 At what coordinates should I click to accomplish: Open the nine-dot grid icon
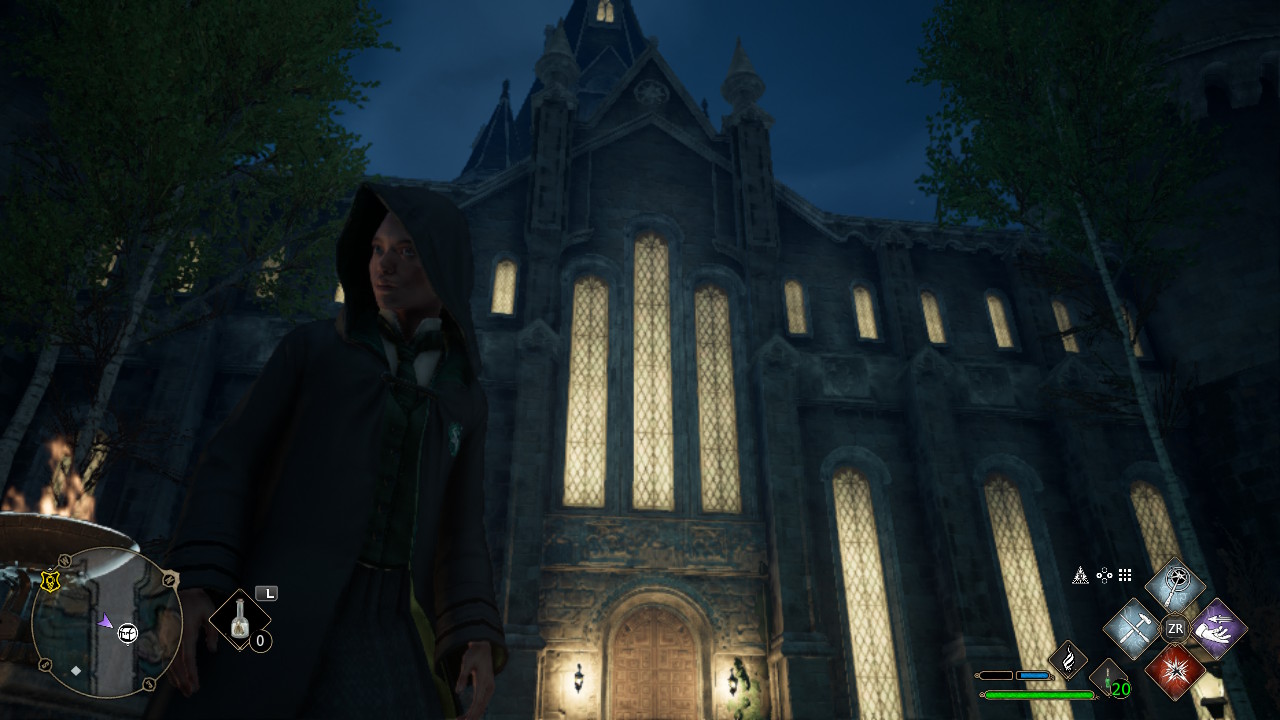(1125, 575)
